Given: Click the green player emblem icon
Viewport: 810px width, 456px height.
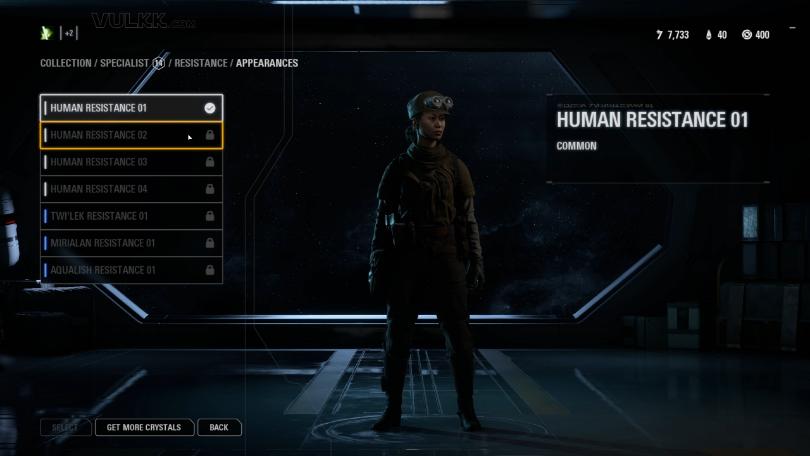Looking at the screenshot, I should point(46,33).
